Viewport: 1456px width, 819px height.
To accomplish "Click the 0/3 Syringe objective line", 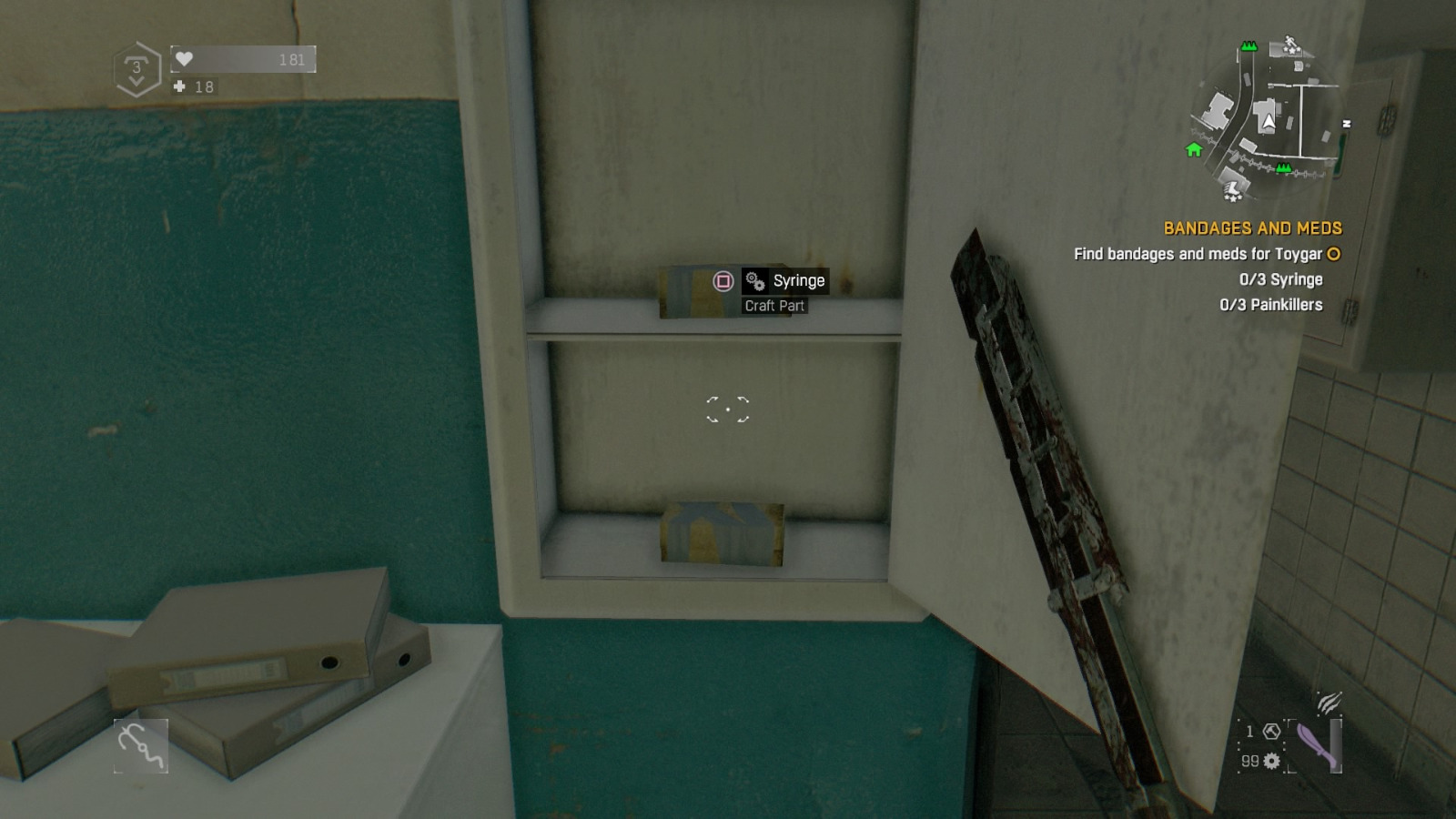I will (x=1282, y=279).
